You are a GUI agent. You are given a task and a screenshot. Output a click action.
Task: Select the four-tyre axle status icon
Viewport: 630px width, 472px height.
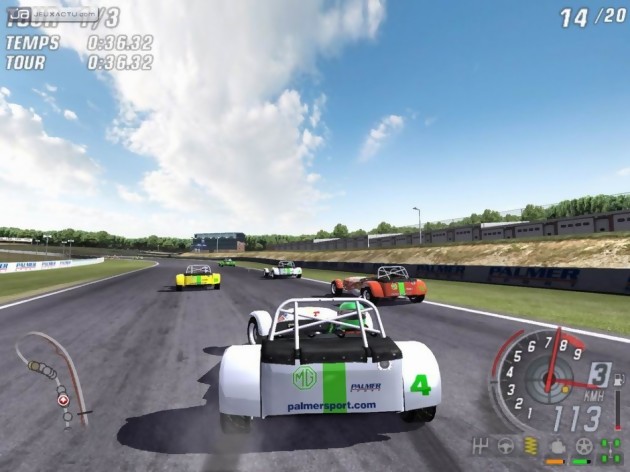(x=609, y=446)
